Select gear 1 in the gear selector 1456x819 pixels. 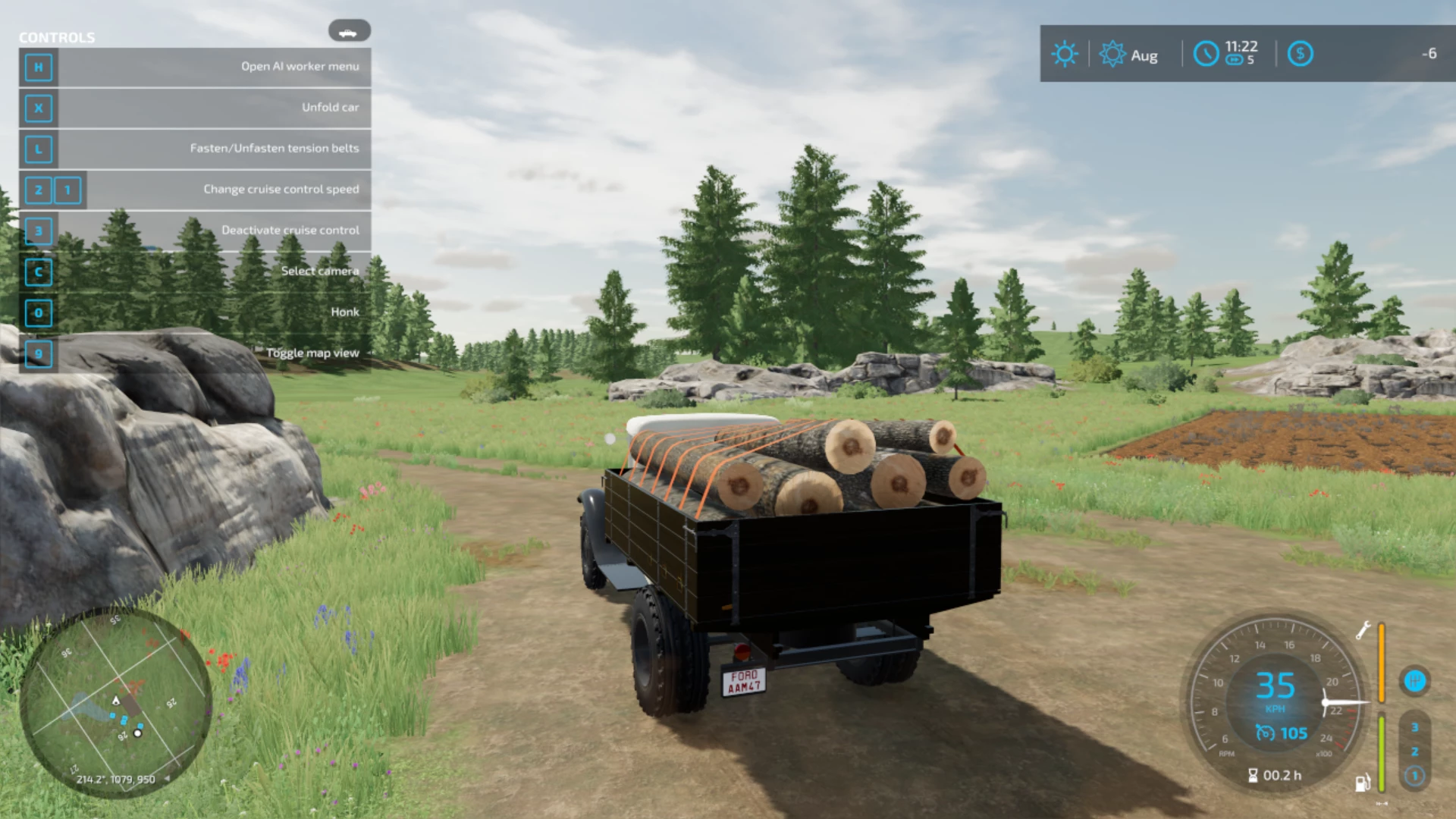point(1415,776)
